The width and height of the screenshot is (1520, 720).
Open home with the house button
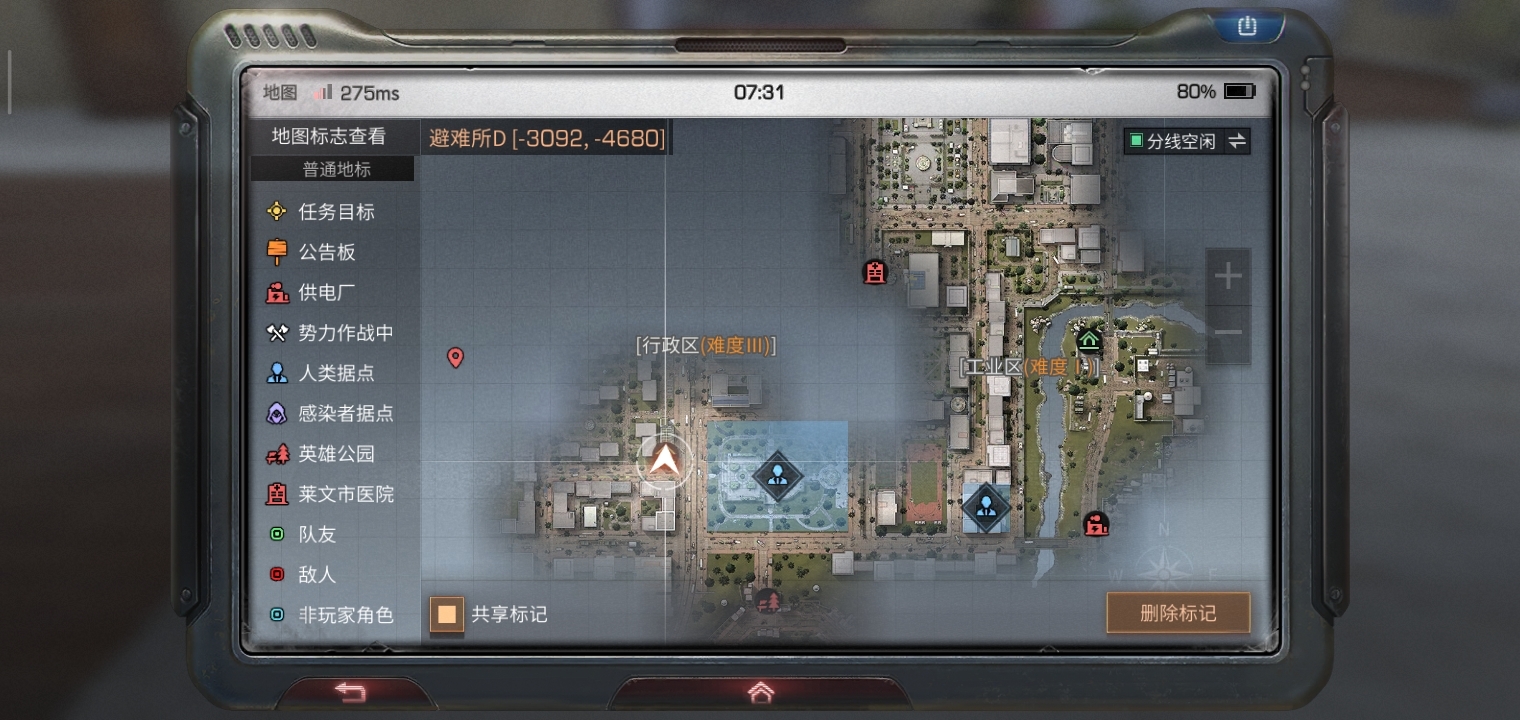pyautogui.click(x=760, y=692)
